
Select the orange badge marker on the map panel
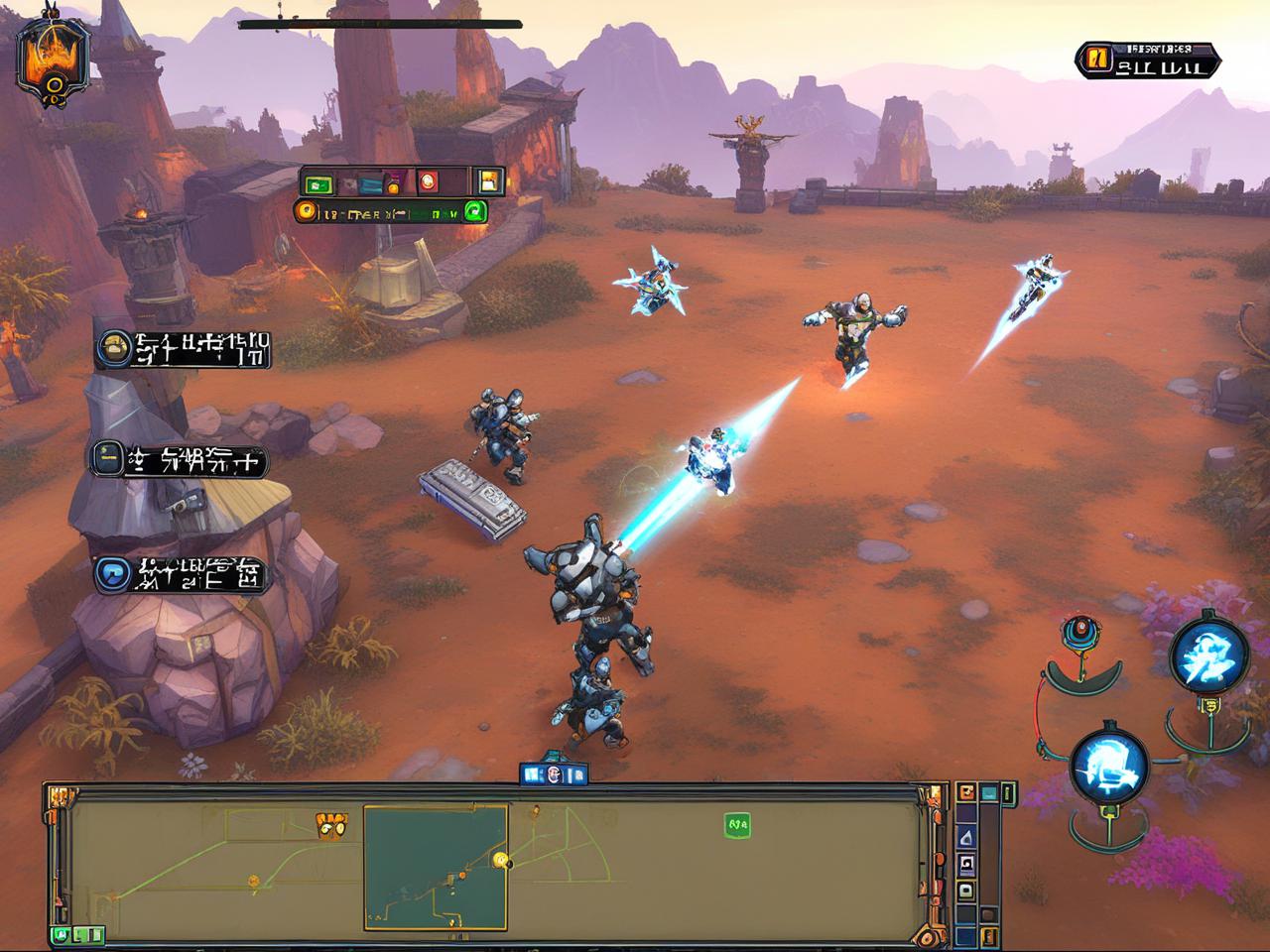coord(330,821)
